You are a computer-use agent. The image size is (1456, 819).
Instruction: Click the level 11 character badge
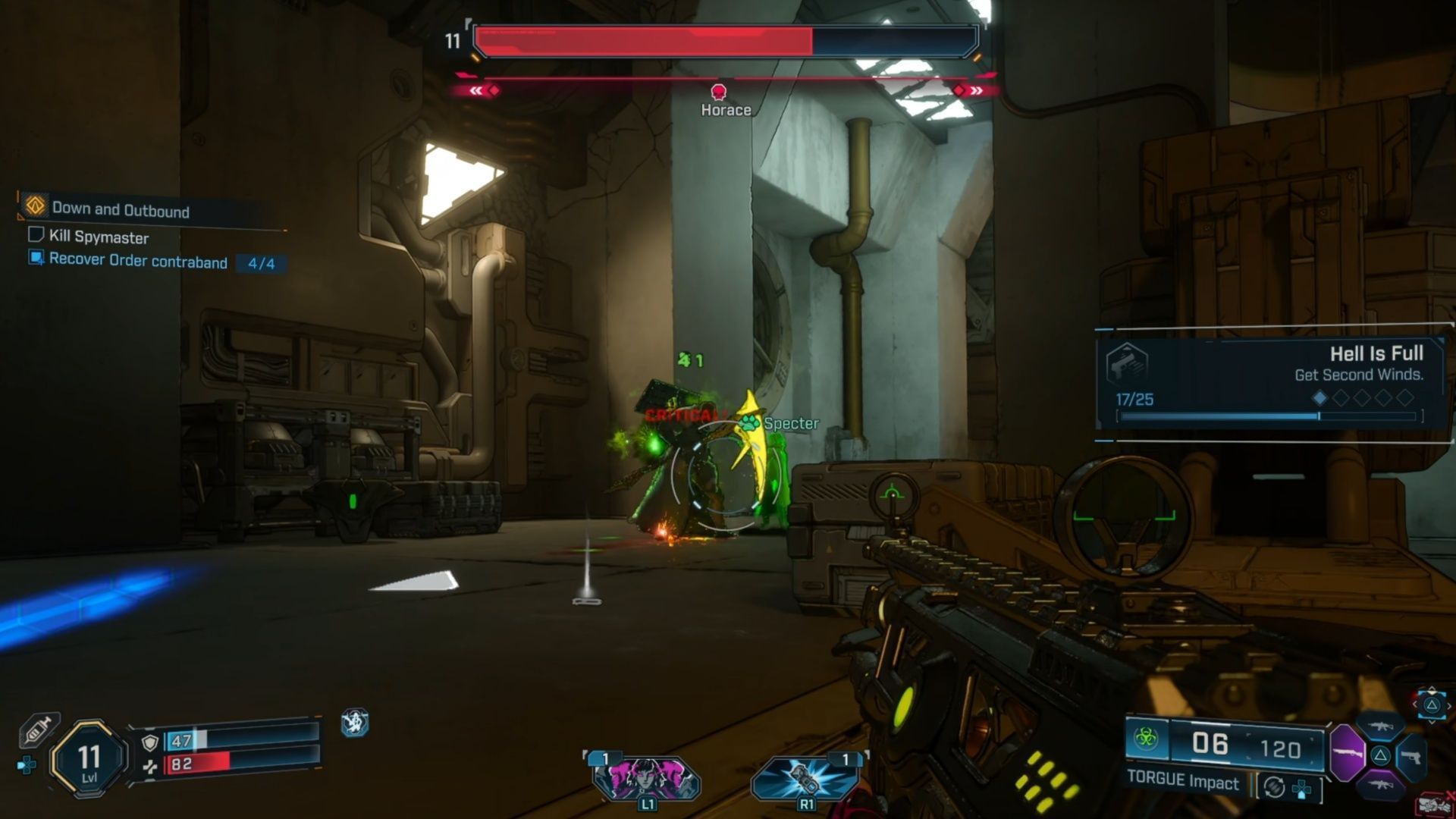tap(89, 758)
